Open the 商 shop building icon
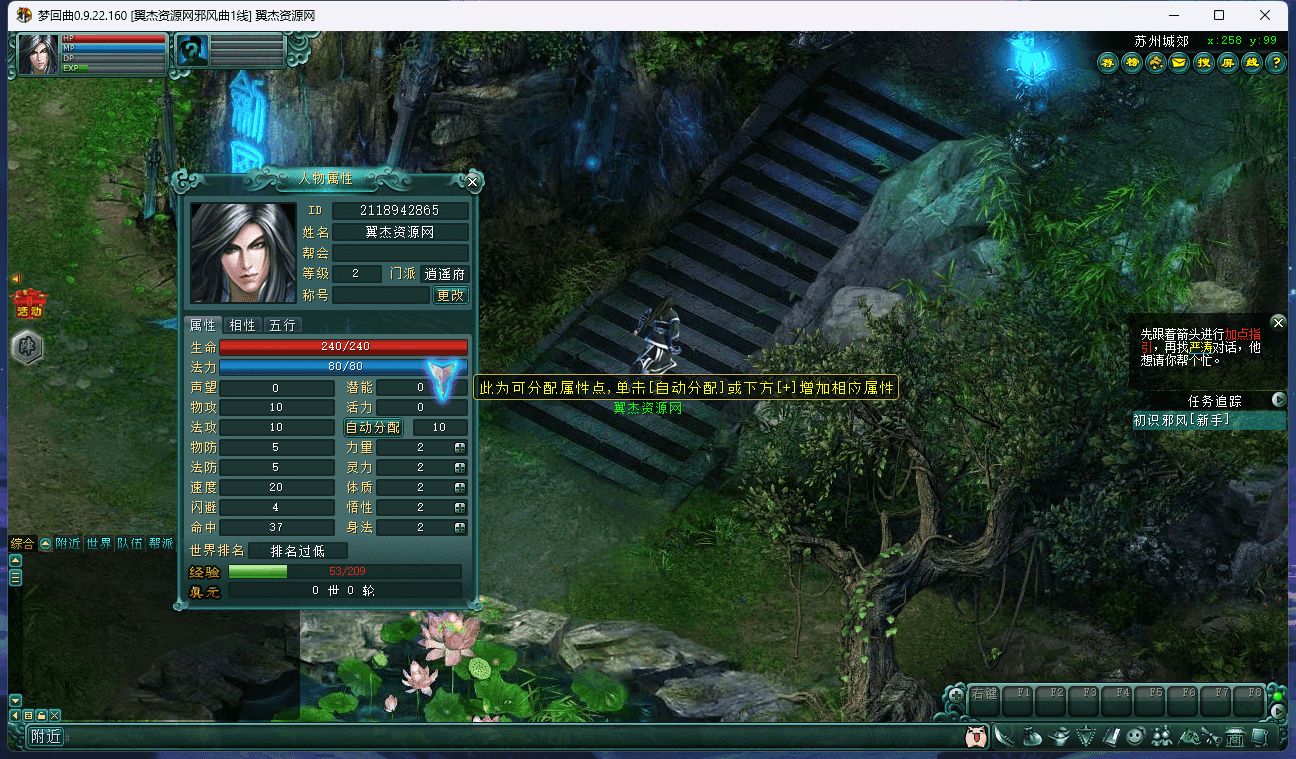The image size is (1296, 759). pos(1236,737)
